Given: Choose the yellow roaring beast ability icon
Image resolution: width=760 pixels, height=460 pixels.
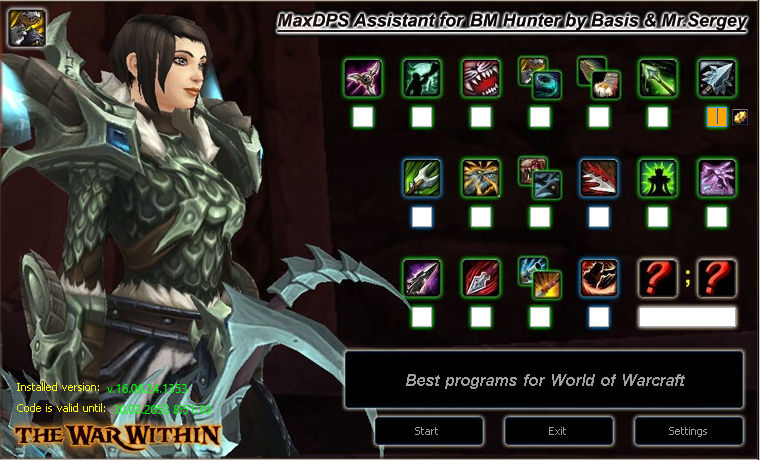Looking at the screenshot, I should click(x=480, y=178).
